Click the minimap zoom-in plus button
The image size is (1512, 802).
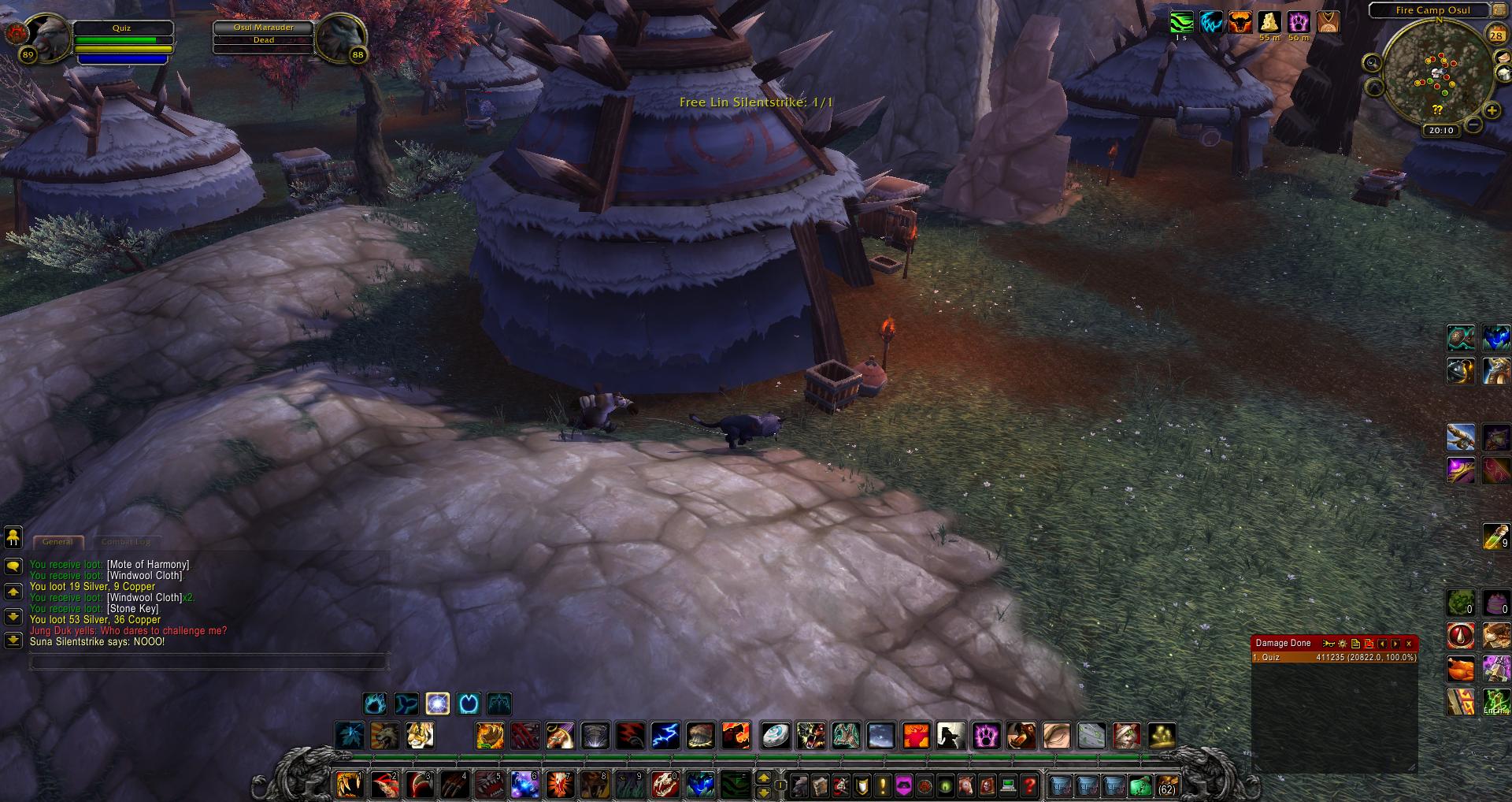point(1491,111)
